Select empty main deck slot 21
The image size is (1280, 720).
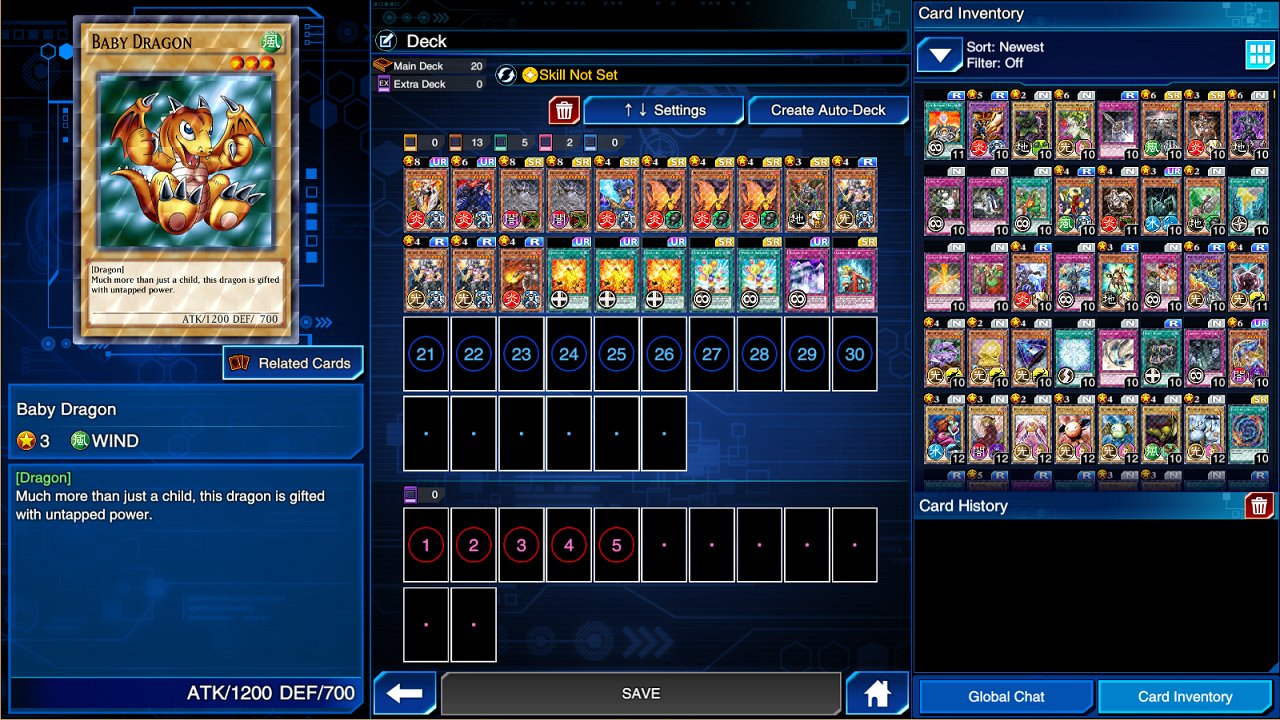point(426,354)
